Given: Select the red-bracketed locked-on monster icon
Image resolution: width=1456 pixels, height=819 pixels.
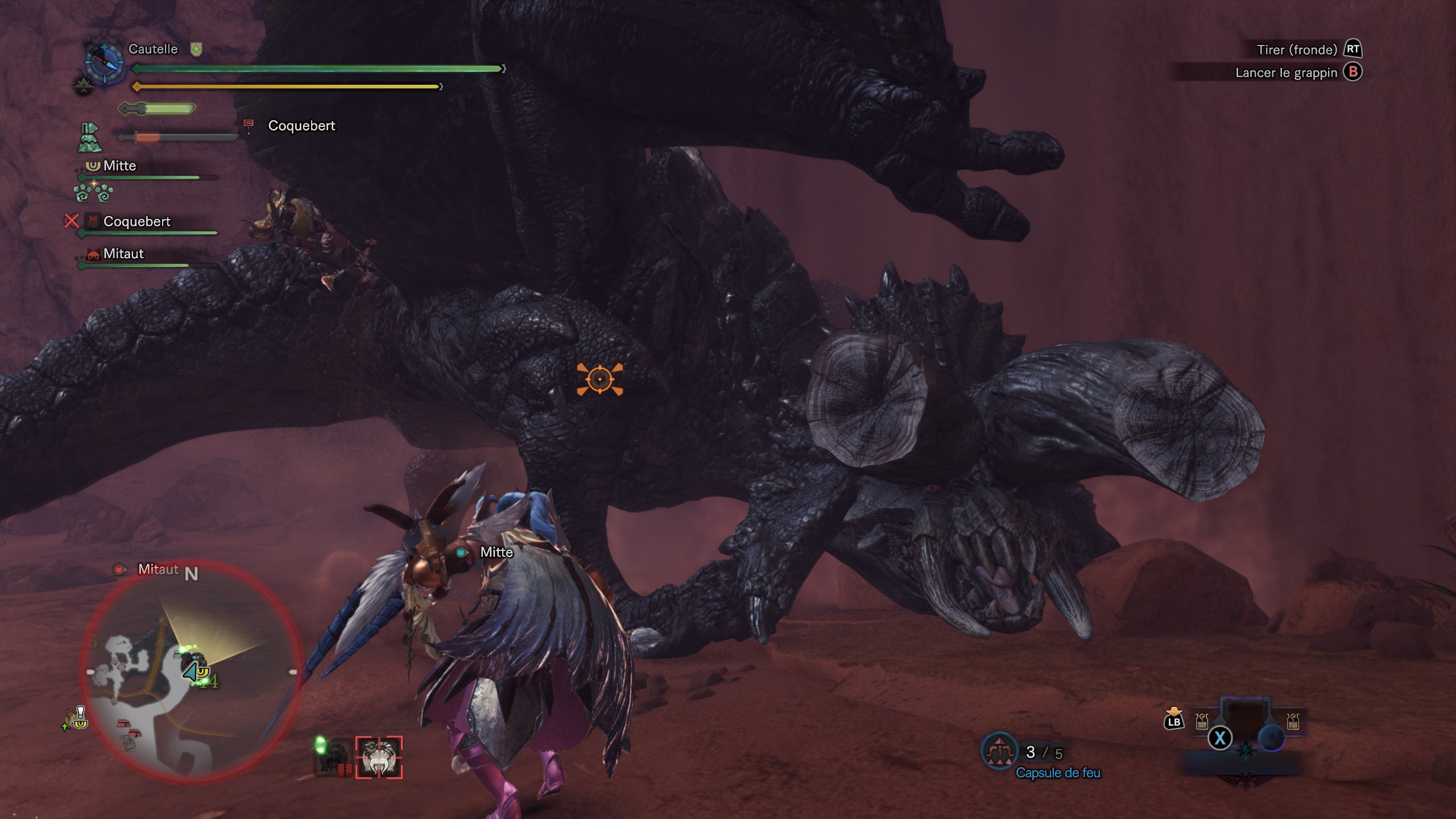Looking at the screenshot, I should (379, 758).
